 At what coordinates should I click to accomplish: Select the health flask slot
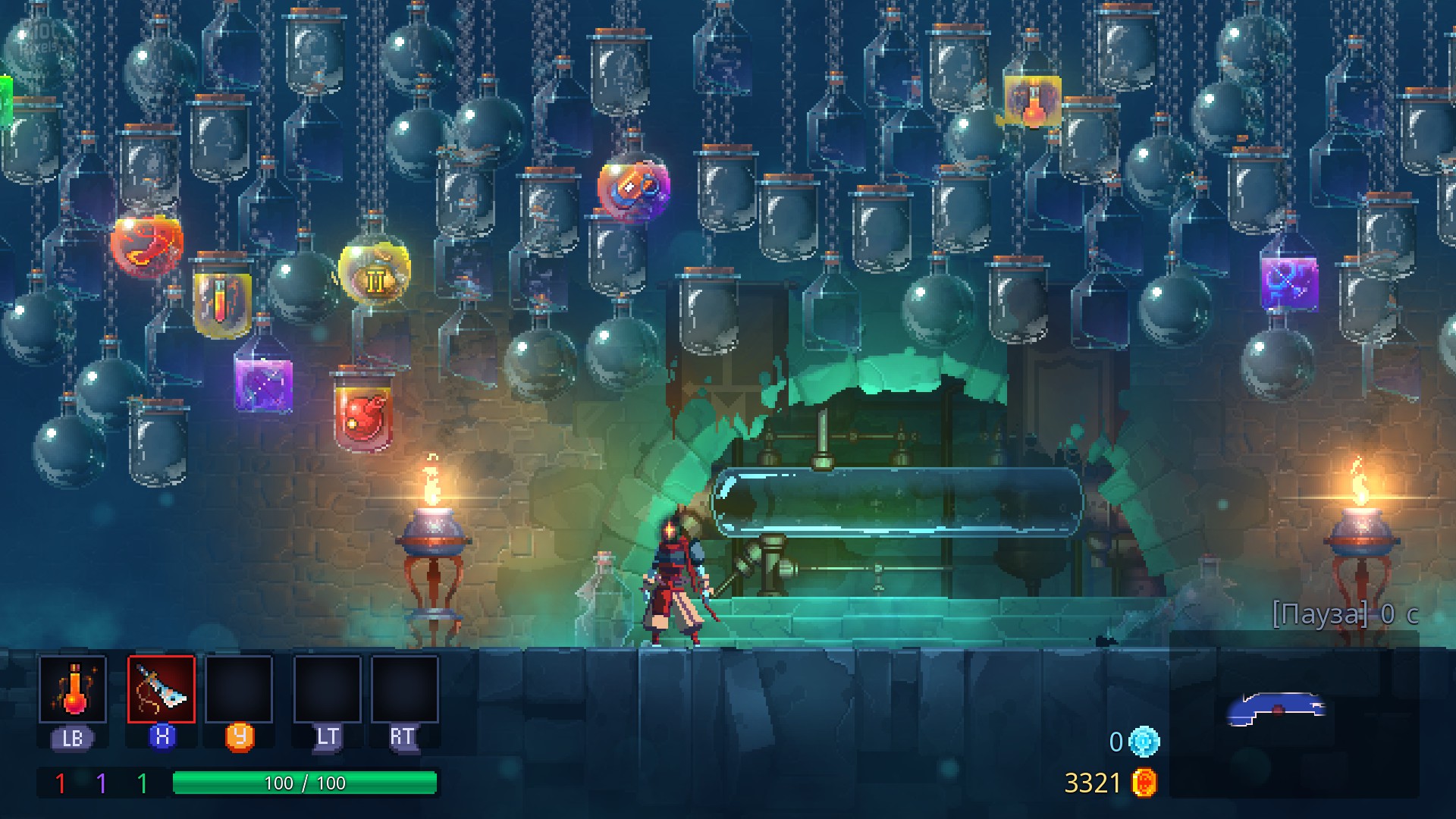(73, 689)
